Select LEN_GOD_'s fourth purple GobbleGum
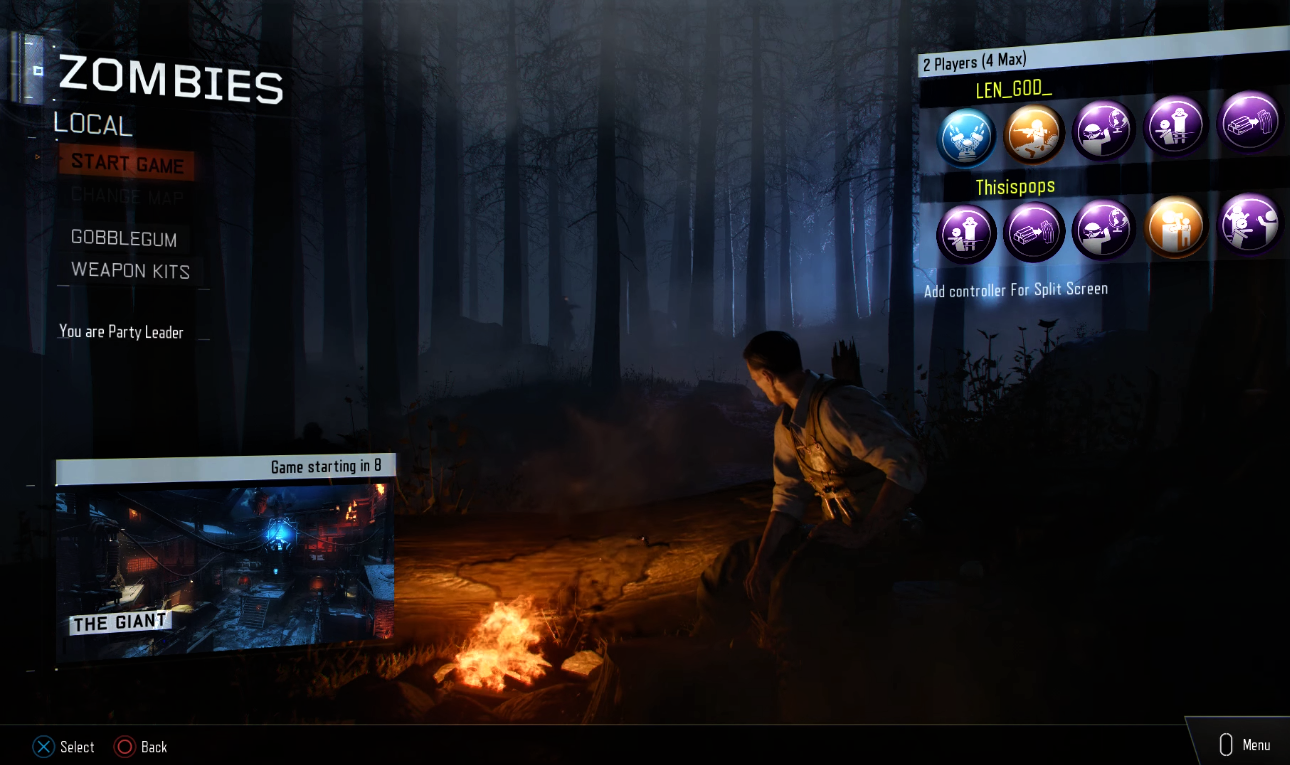 click(1174, 130)
